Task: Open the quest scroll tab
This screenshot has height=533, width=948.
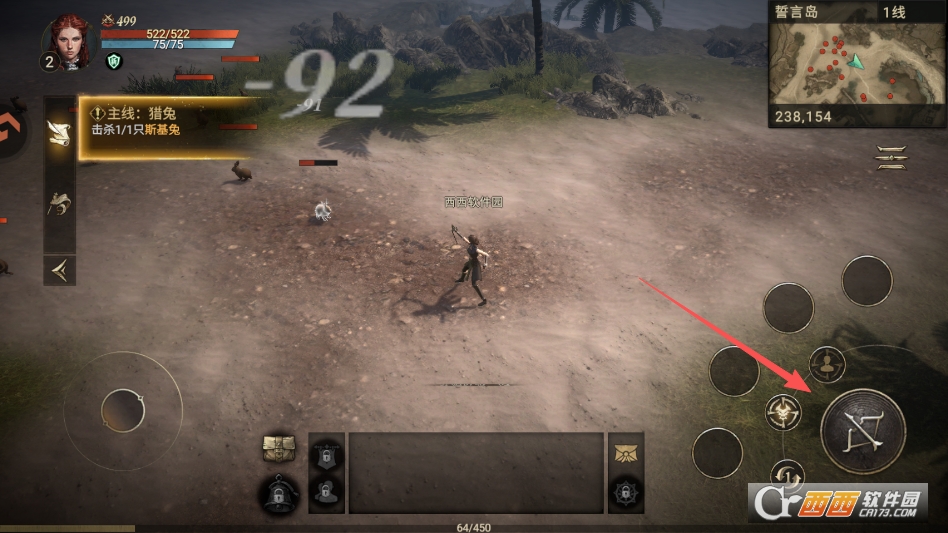Action: coord(59,133)
